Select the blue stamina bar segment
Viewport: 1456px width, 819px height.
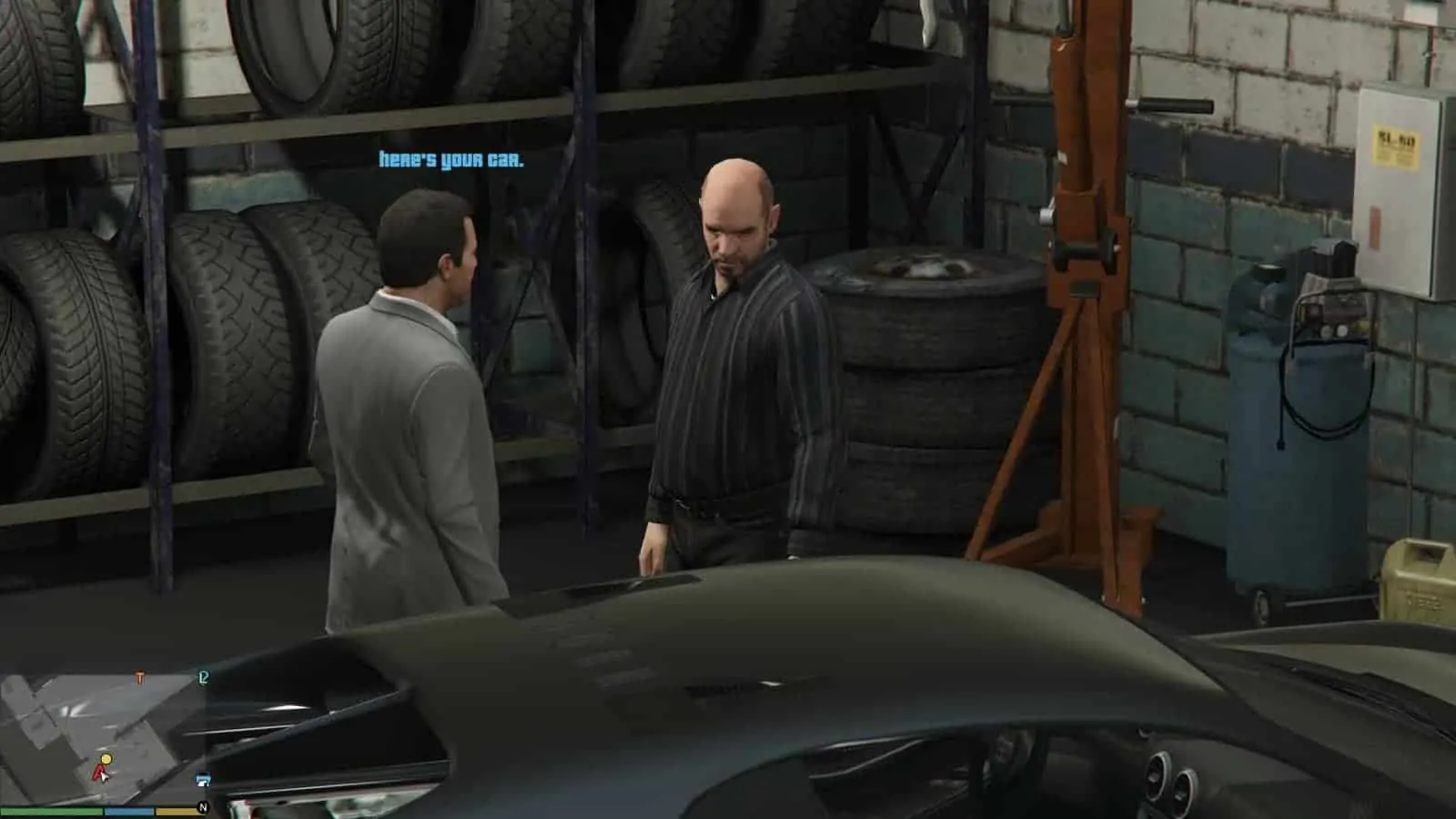click(128, 811)
